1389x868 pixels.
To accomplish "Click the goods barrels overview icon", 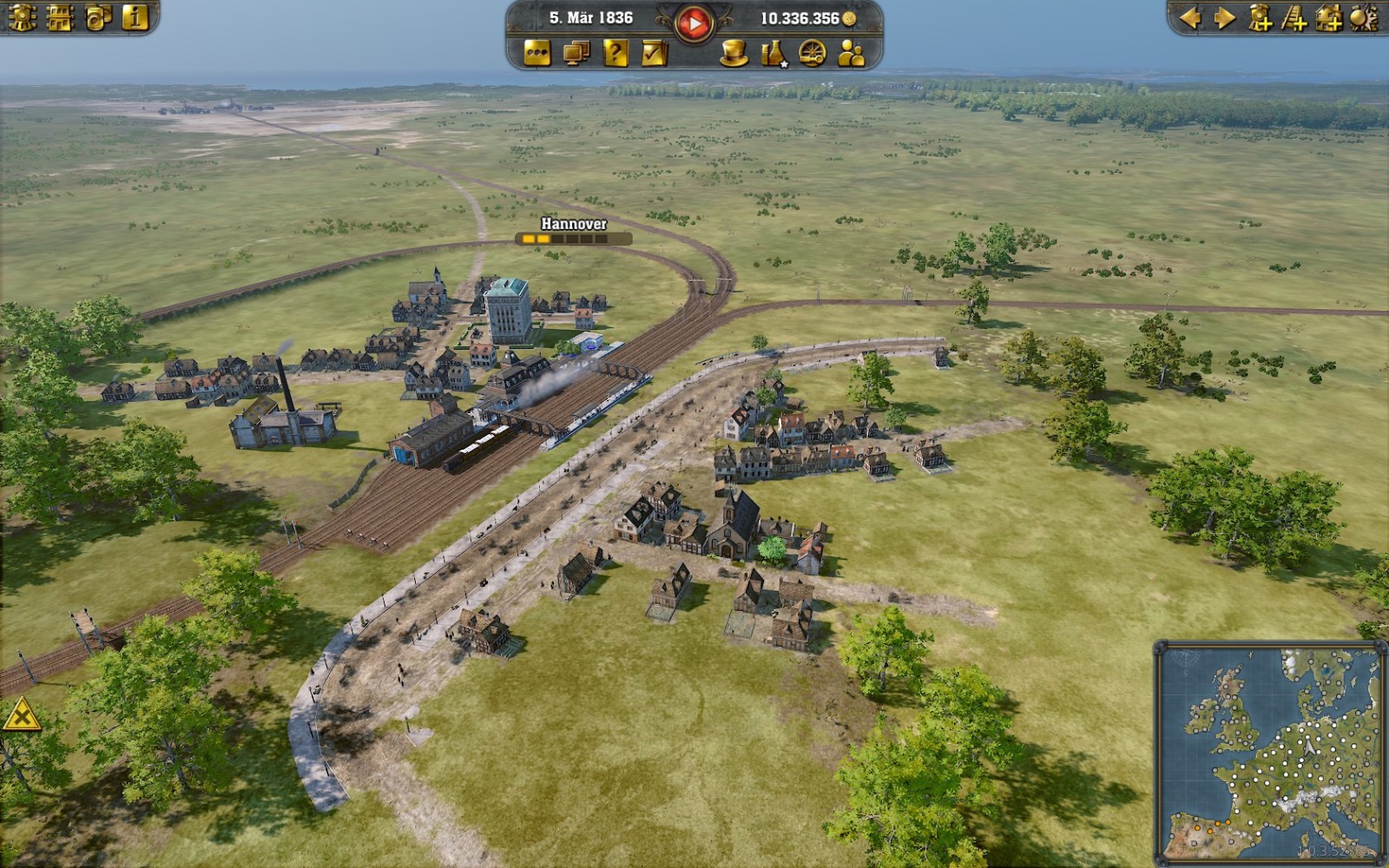I will [97, 17].
